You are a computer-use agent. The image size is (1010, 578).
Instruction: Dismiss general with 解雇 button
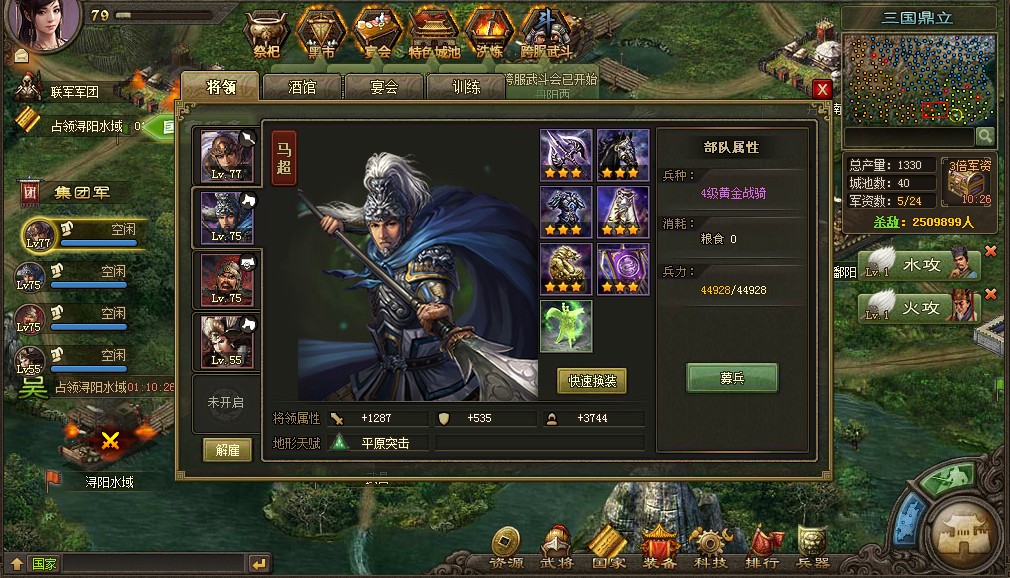click(227, 450)
